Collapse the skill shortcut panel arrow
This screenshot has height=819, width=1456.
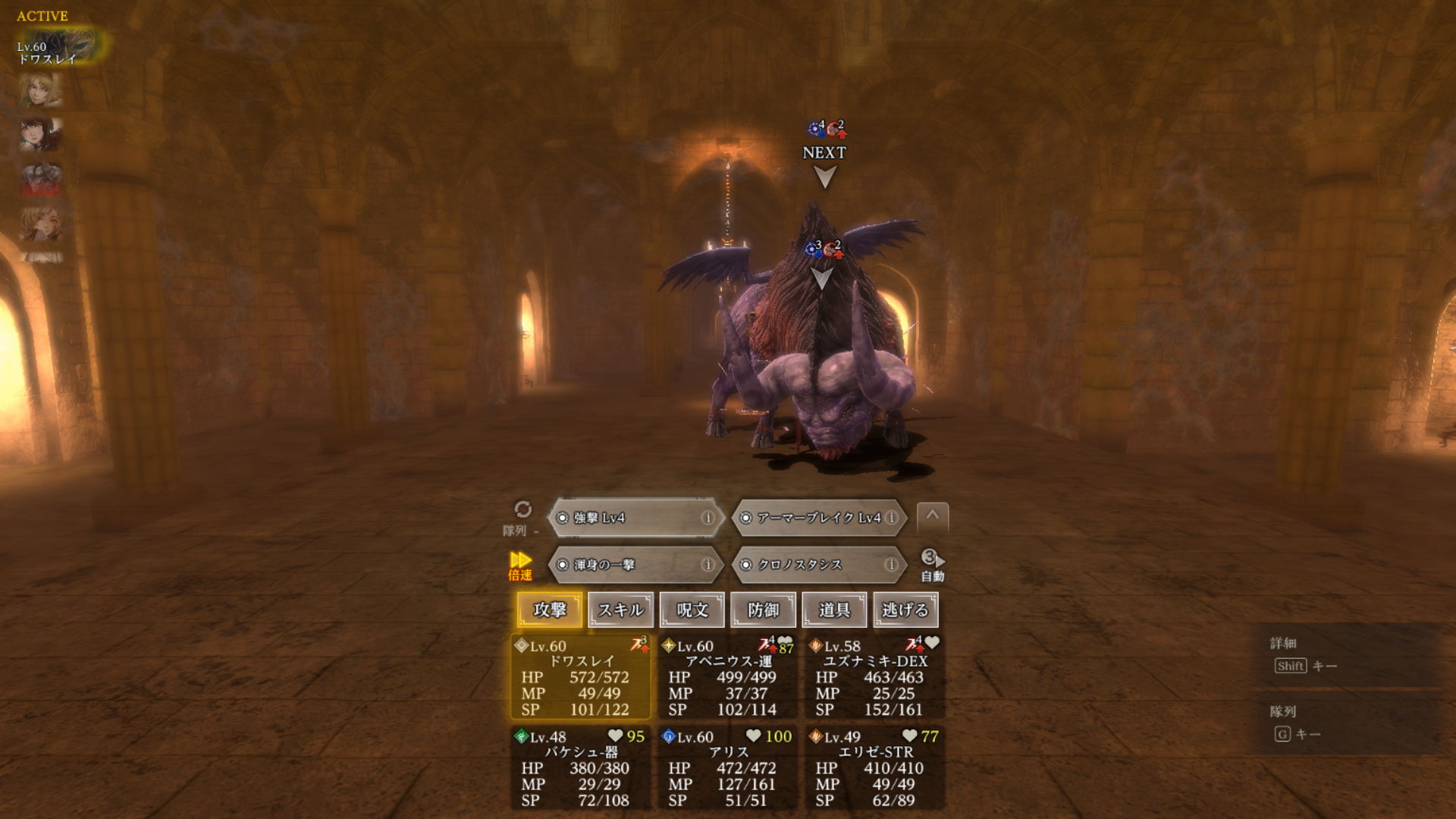[x=933, y=516]
